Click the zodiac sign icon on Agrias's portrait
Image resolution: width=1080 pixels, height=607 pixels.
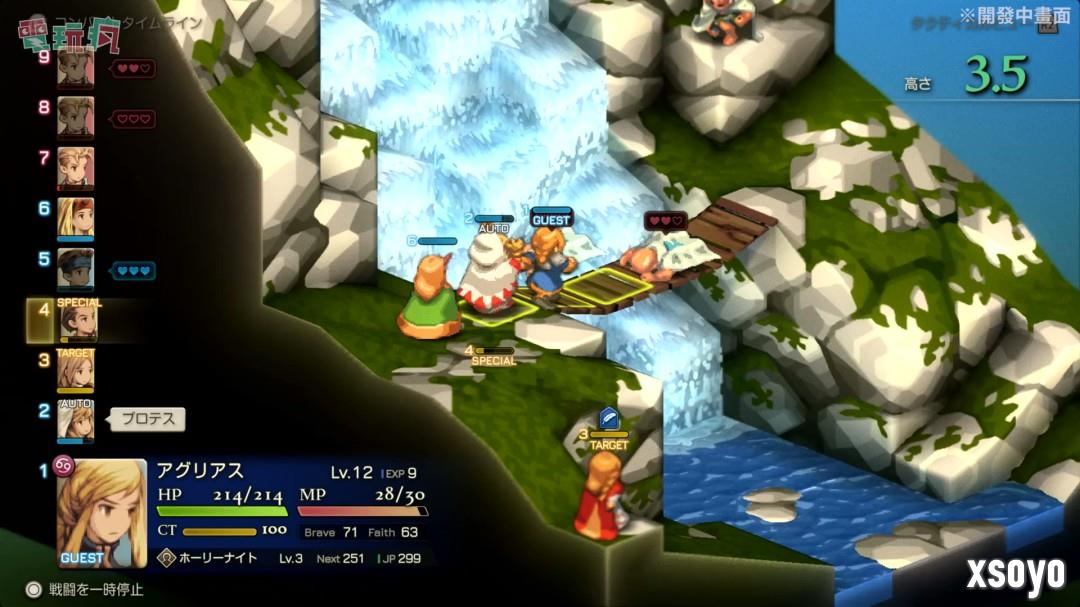(63, 467)
